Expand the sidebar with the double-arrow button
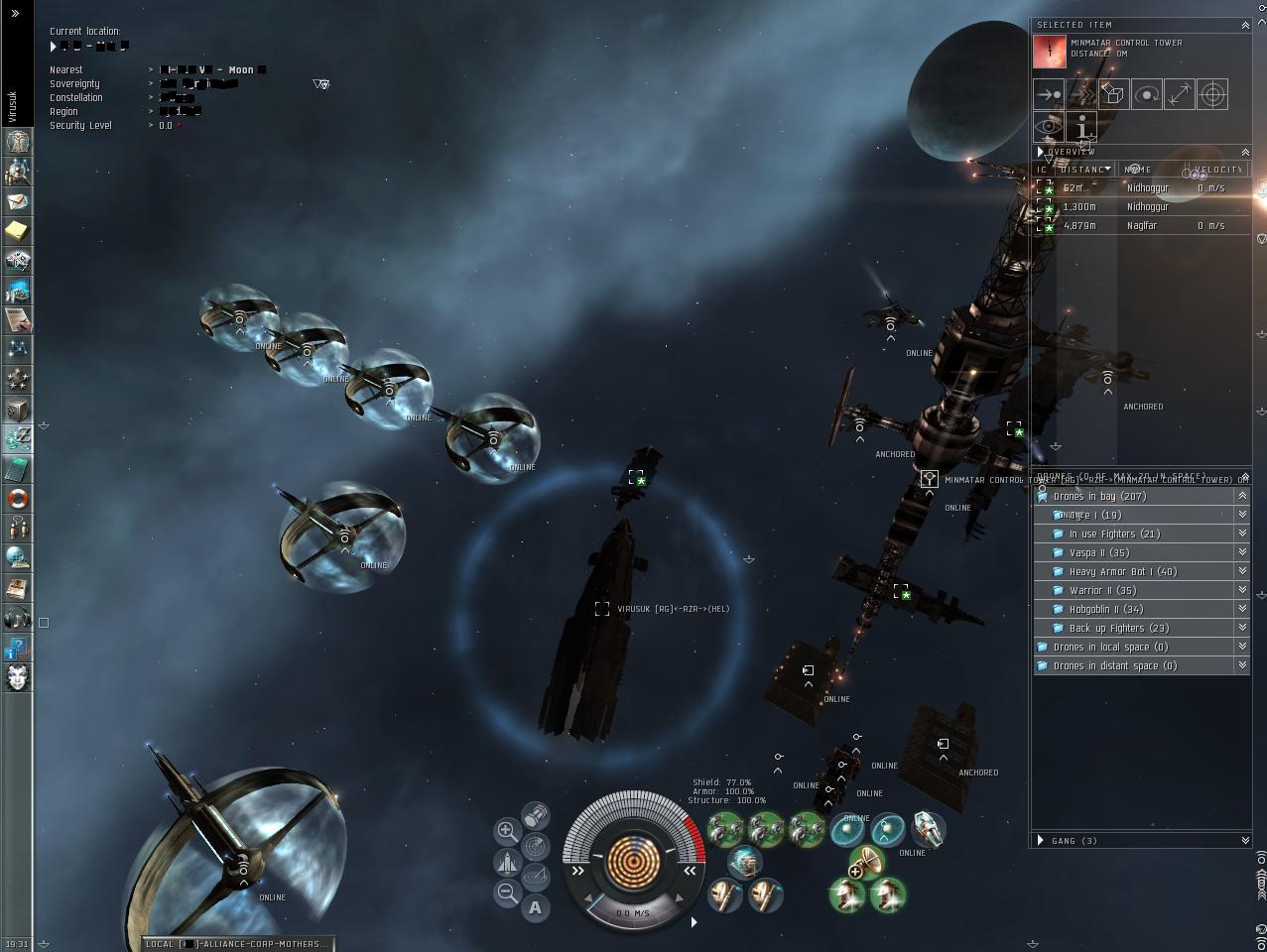This screenshot has height=952, width=1267. 16,13
